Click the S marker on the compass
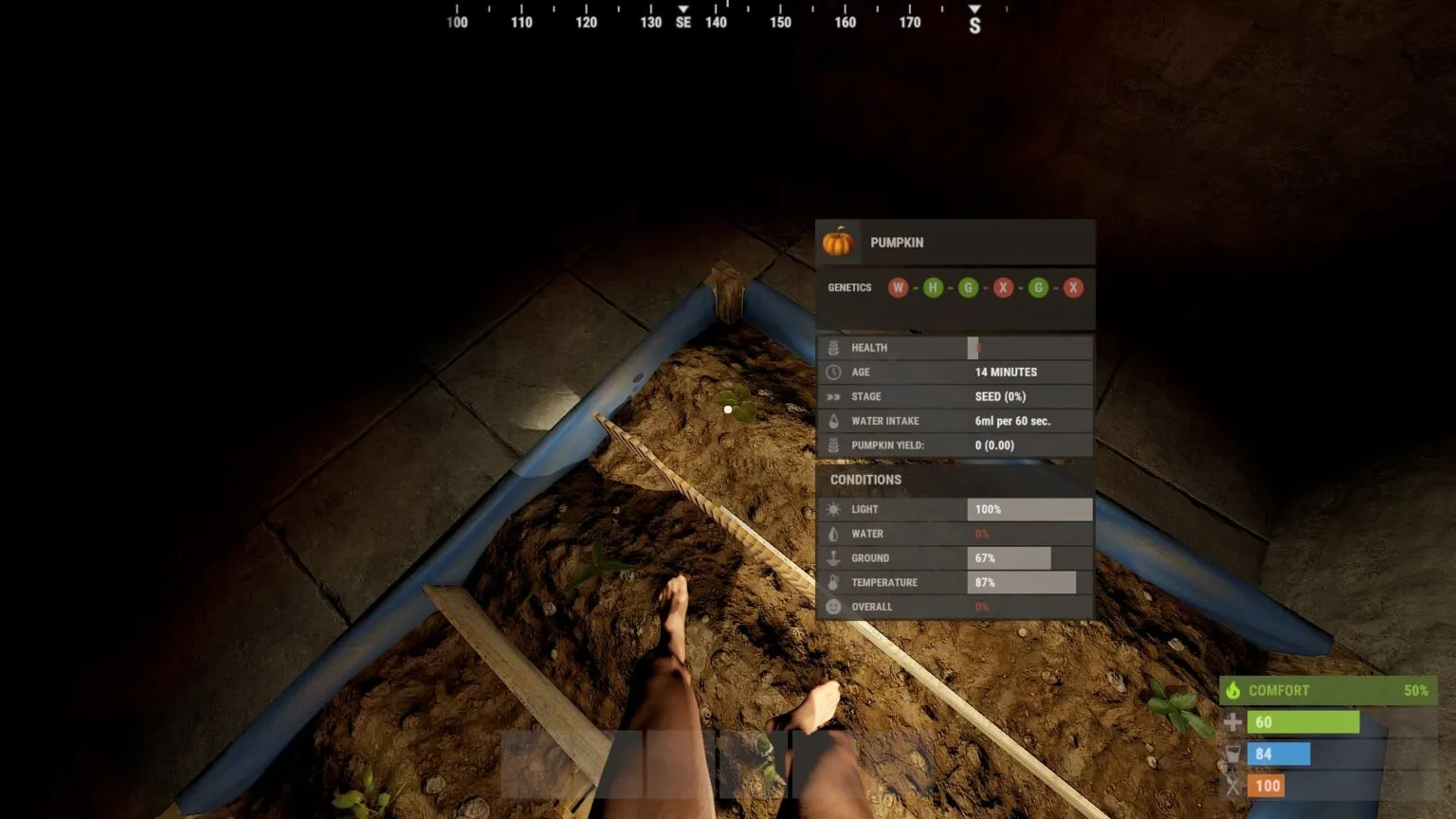 click(x=974, y=21)
